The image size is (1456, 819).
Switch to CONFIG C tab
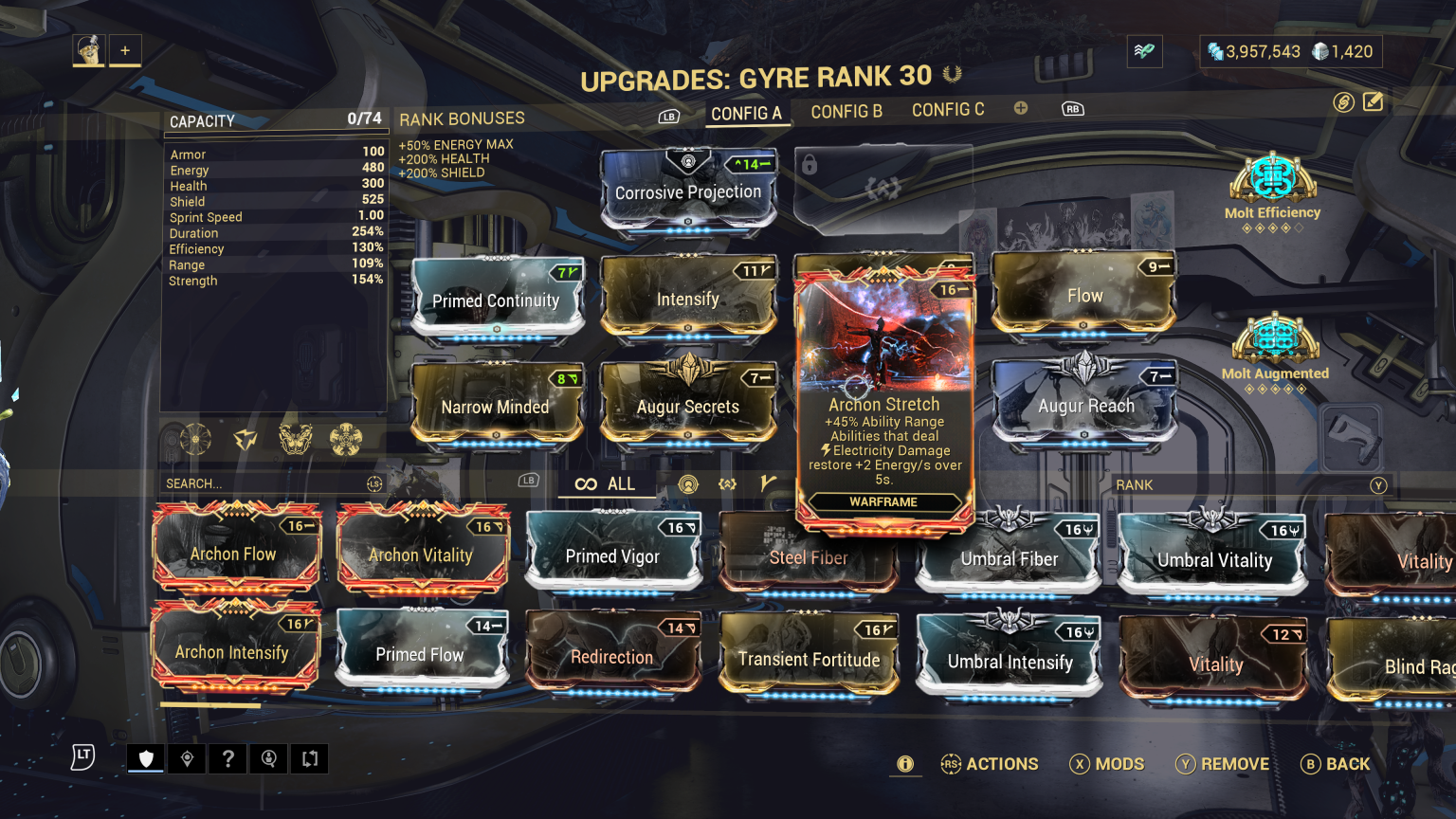pyautogui.click(x=948, y=110)
